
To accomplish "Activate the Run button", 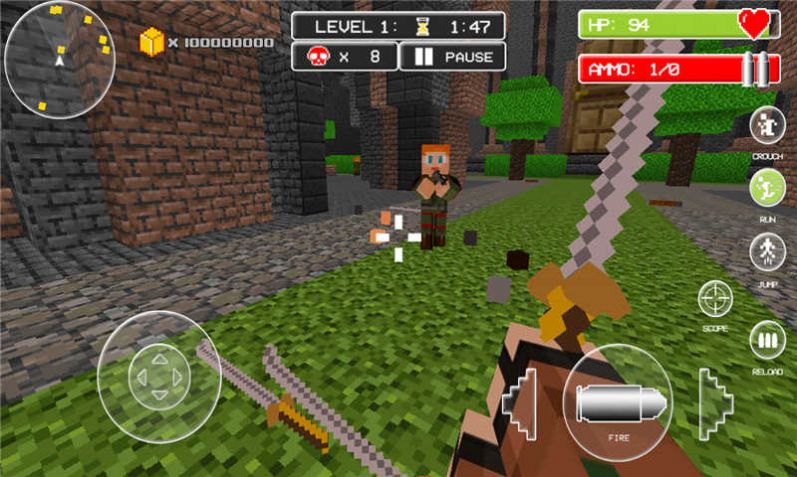I will pyautogui.click(x=767, y=188).
